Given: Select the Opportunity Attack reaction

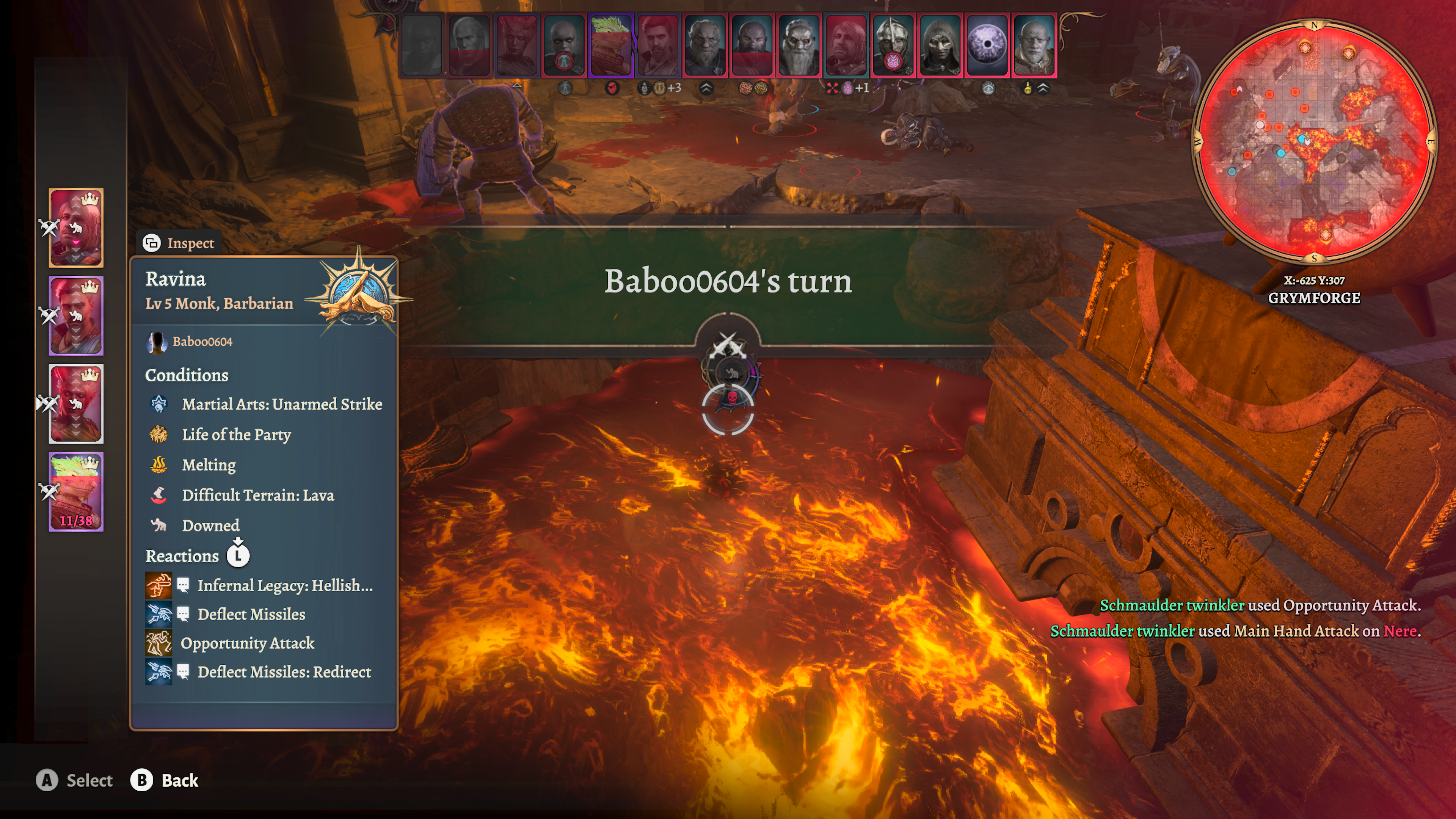Looking at the screenshot, I should (x=247, y=643).
